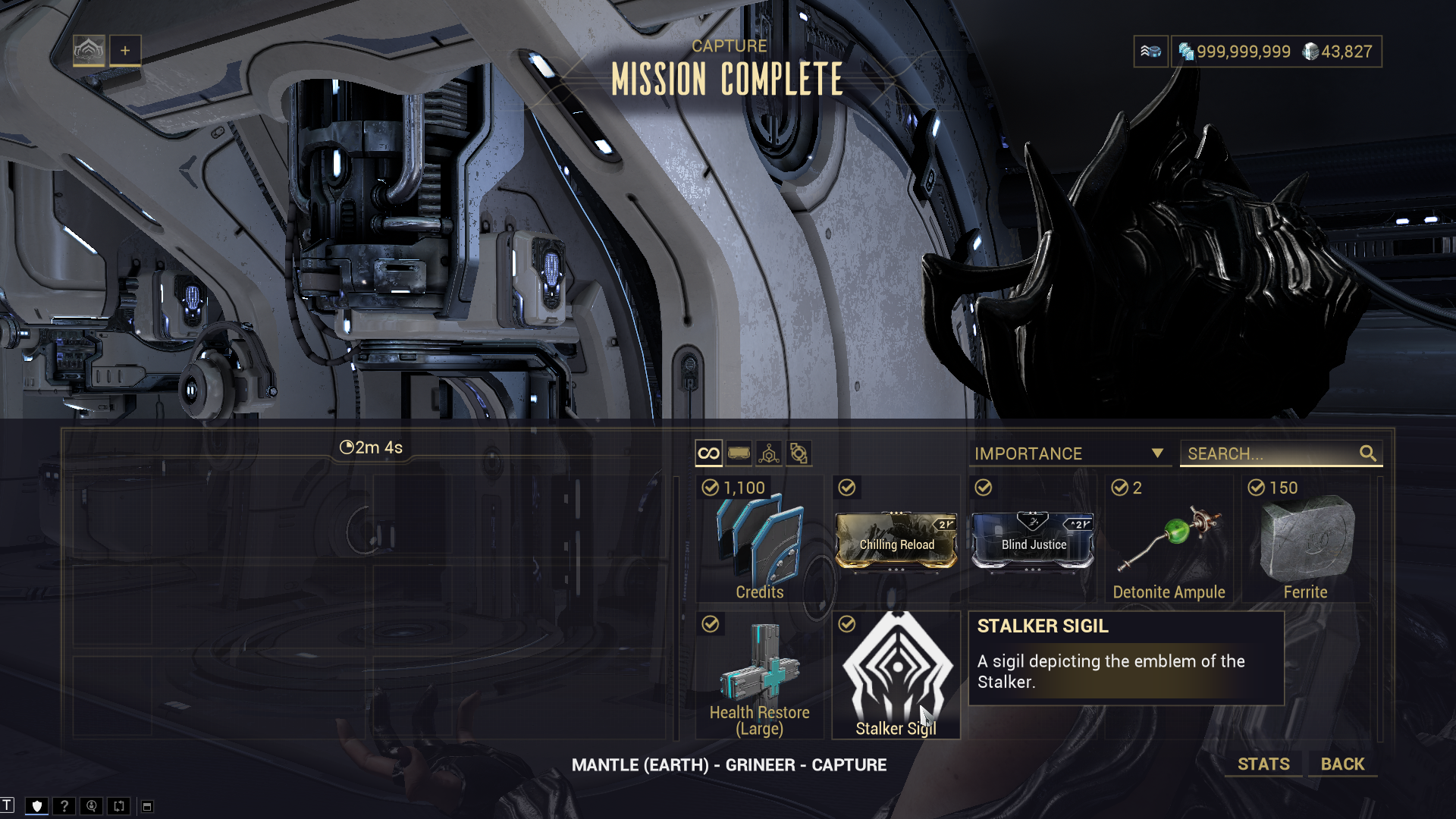Click the shield icon in bottom toolbar

pyautogui.click(x=36, y=806)
